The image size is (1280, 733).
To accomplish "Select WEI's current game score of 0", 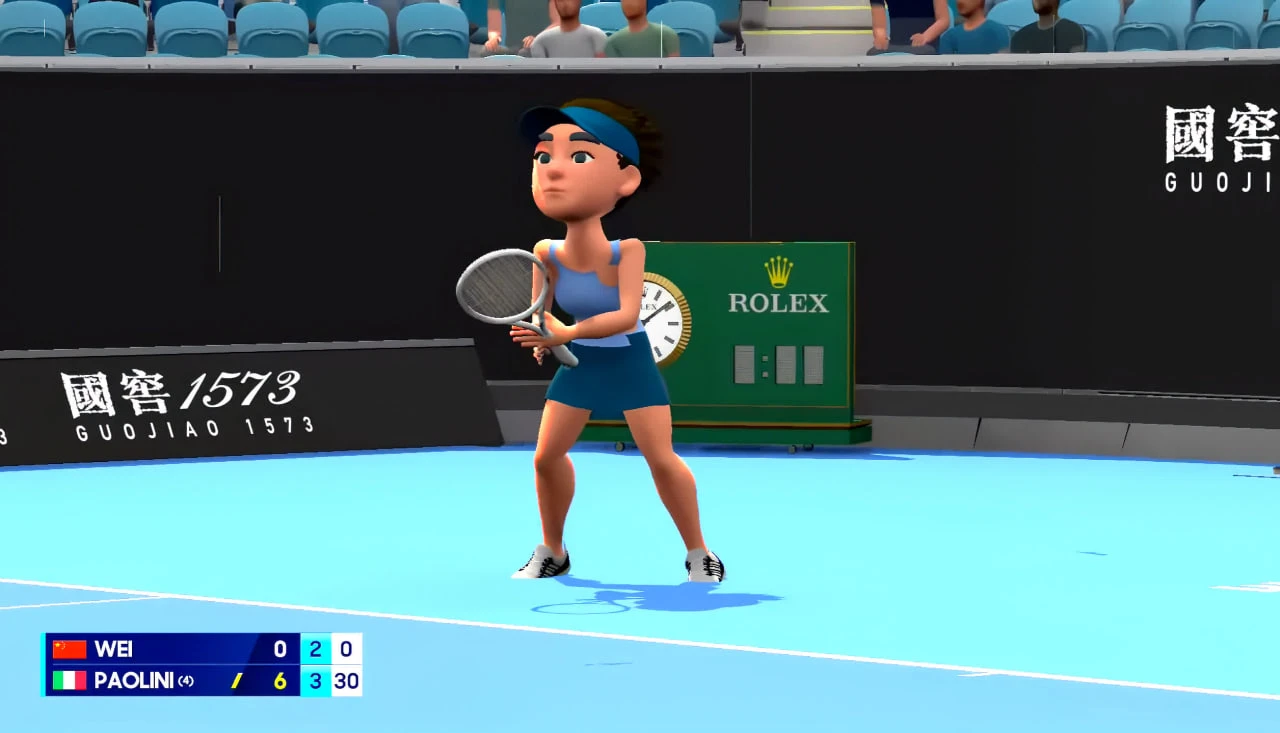I will pos(345,649).
